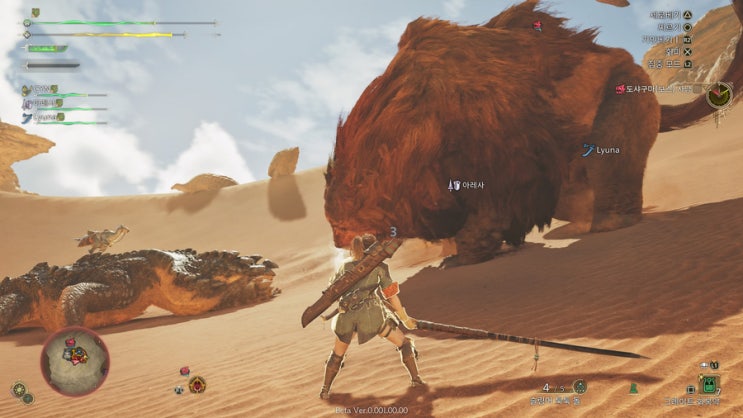Select Lyuna in the party list
Screen dimensions: 743x418
(45, 117)
